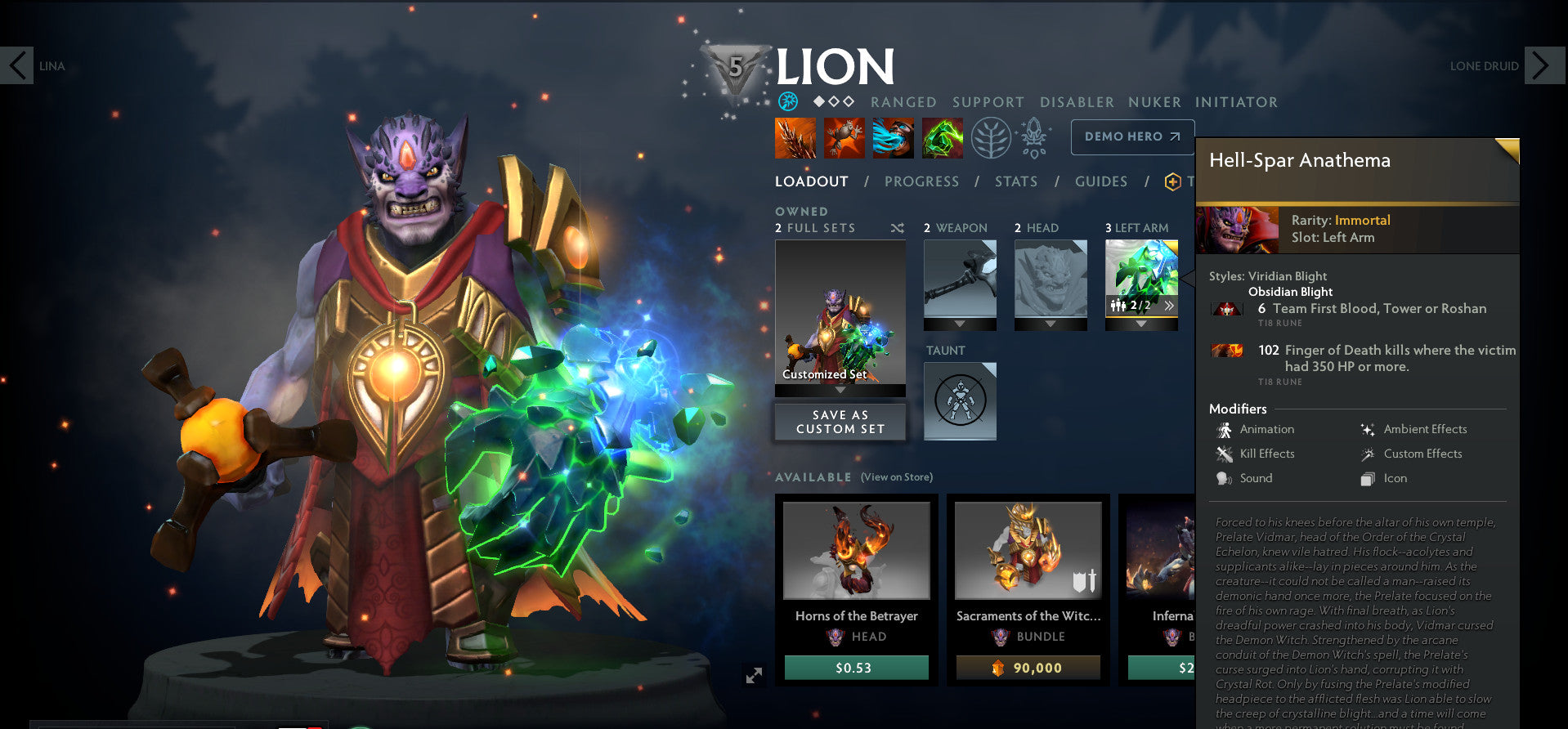
Task: Open Lion's Hex ability icon
Action: pos(843,137)
